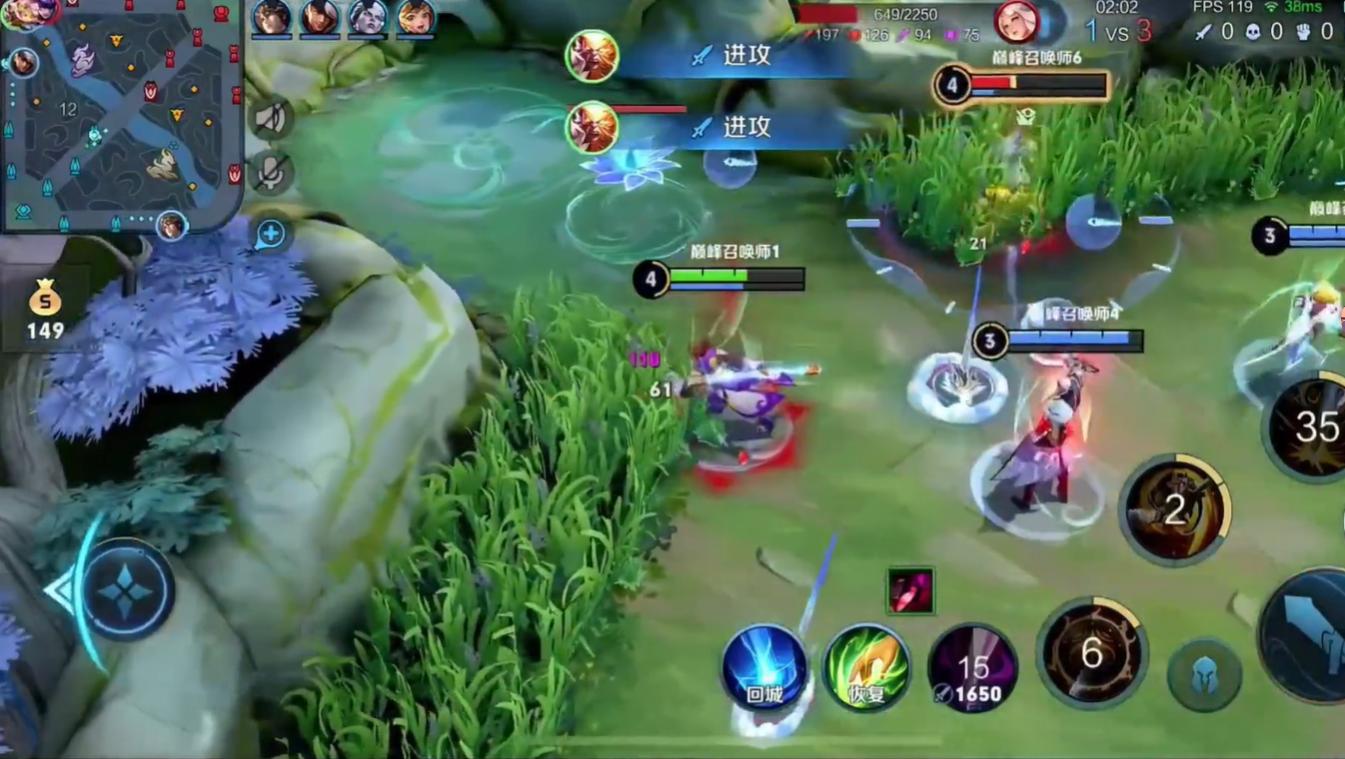The width and height of the screenshot is (1345, 759).
Task: Tap the movement joystick center
Action: pyautogui.click(x=126, y=590)
